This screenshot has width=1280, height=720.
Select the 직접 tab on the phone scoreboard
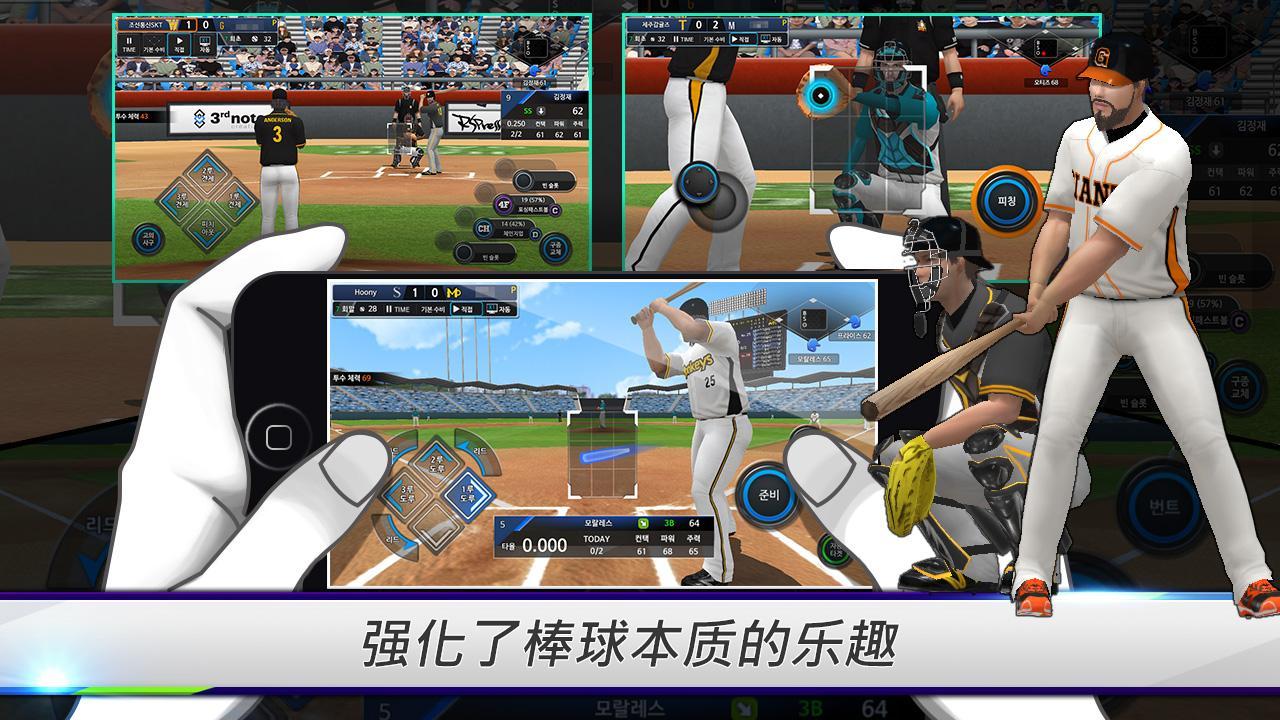click(x=466, y=308)
